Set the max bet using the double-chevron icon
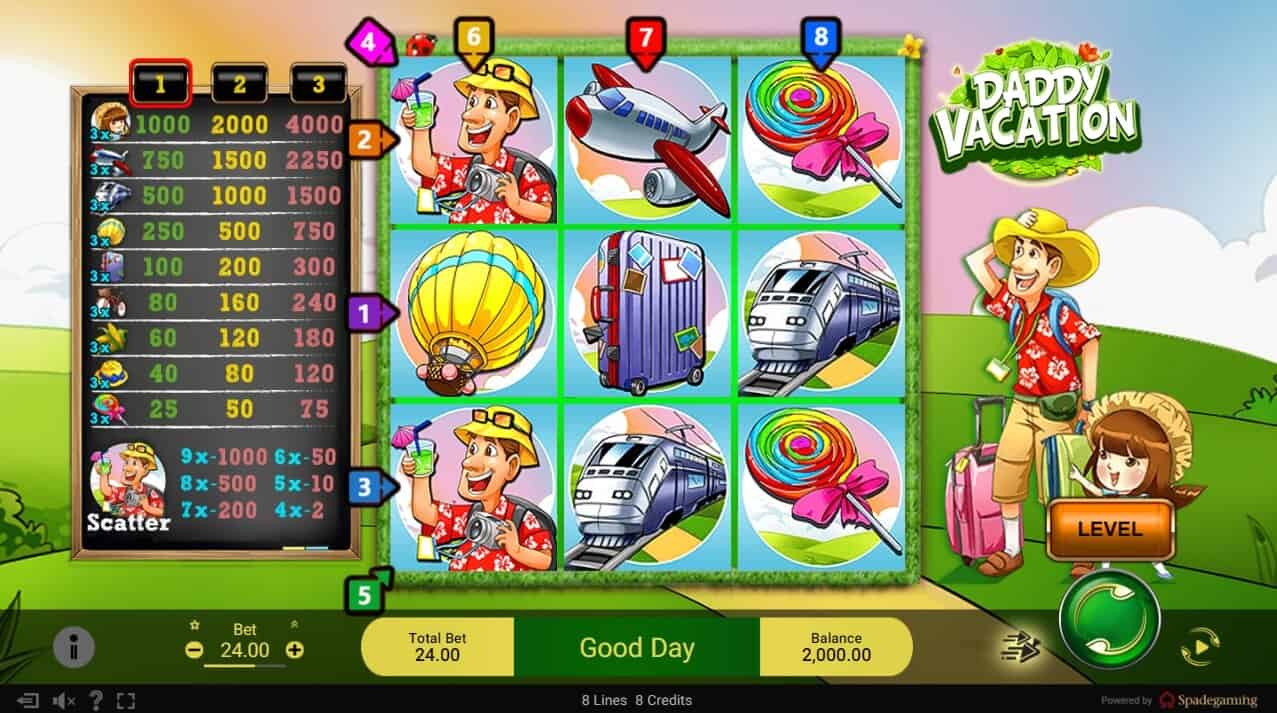Screen dimensions: 1277x713 coord(294,625)
